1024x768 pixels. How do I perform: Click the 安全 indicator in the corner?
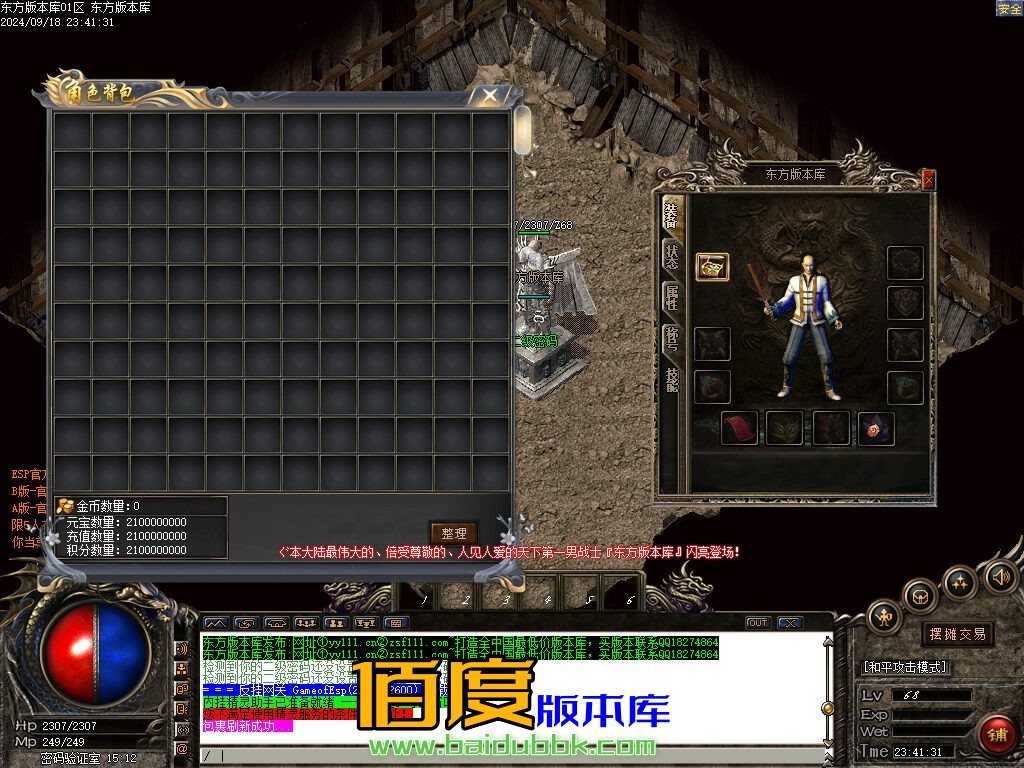1009,8
